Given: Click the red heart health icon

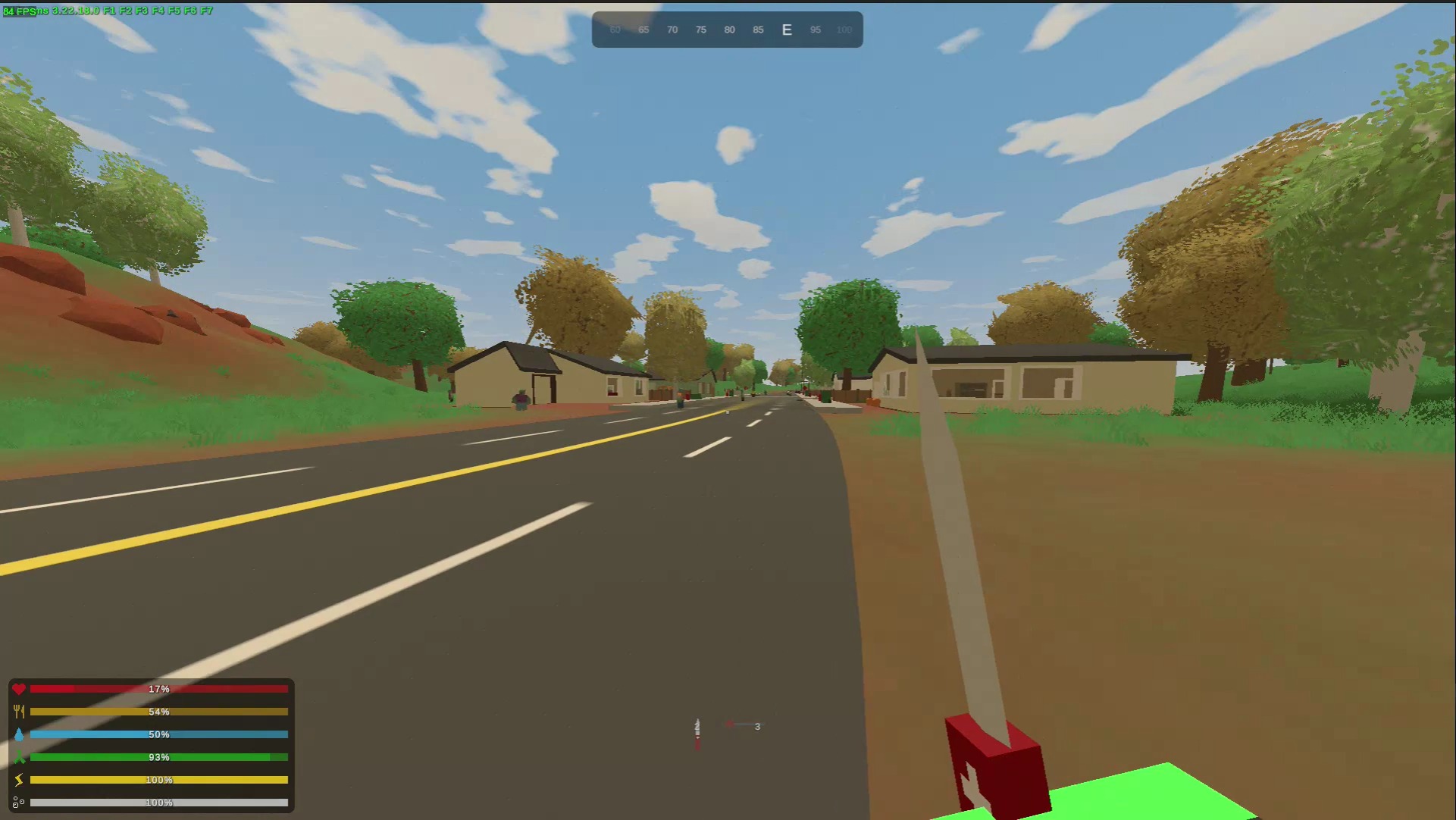Looking at the screenshot, I should click(x=20, y=689).
